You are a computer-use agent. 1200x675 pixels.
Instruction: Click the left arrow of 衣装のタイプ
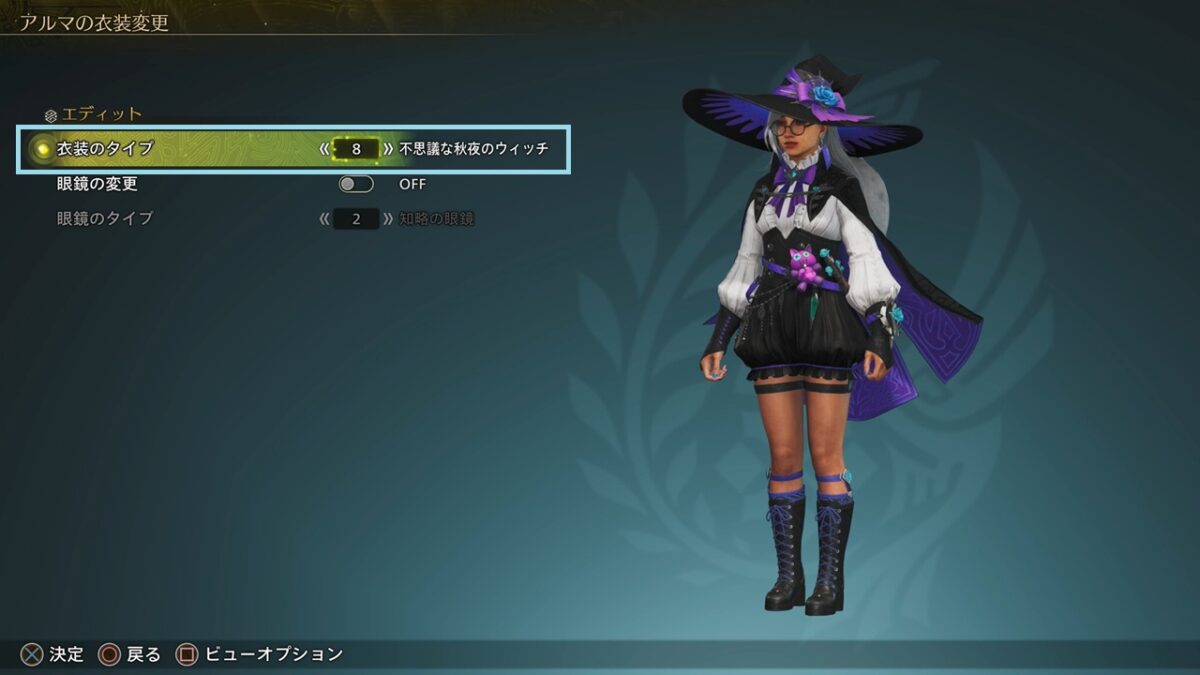324,149
